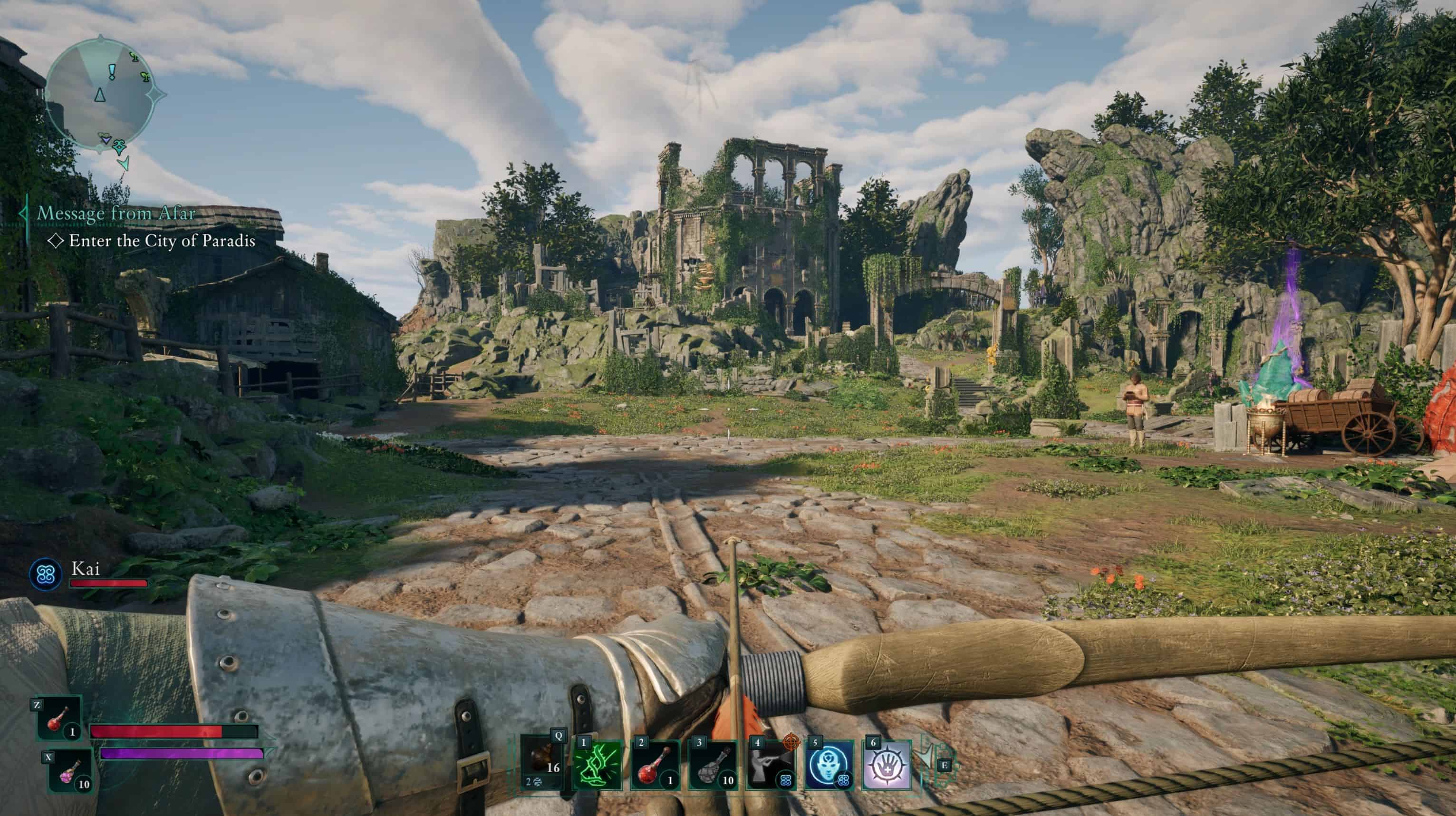Select the grey potion with count 10
Image resolution: width=1456 pixels, height=816 pixels.
click(x=713, y=766)
